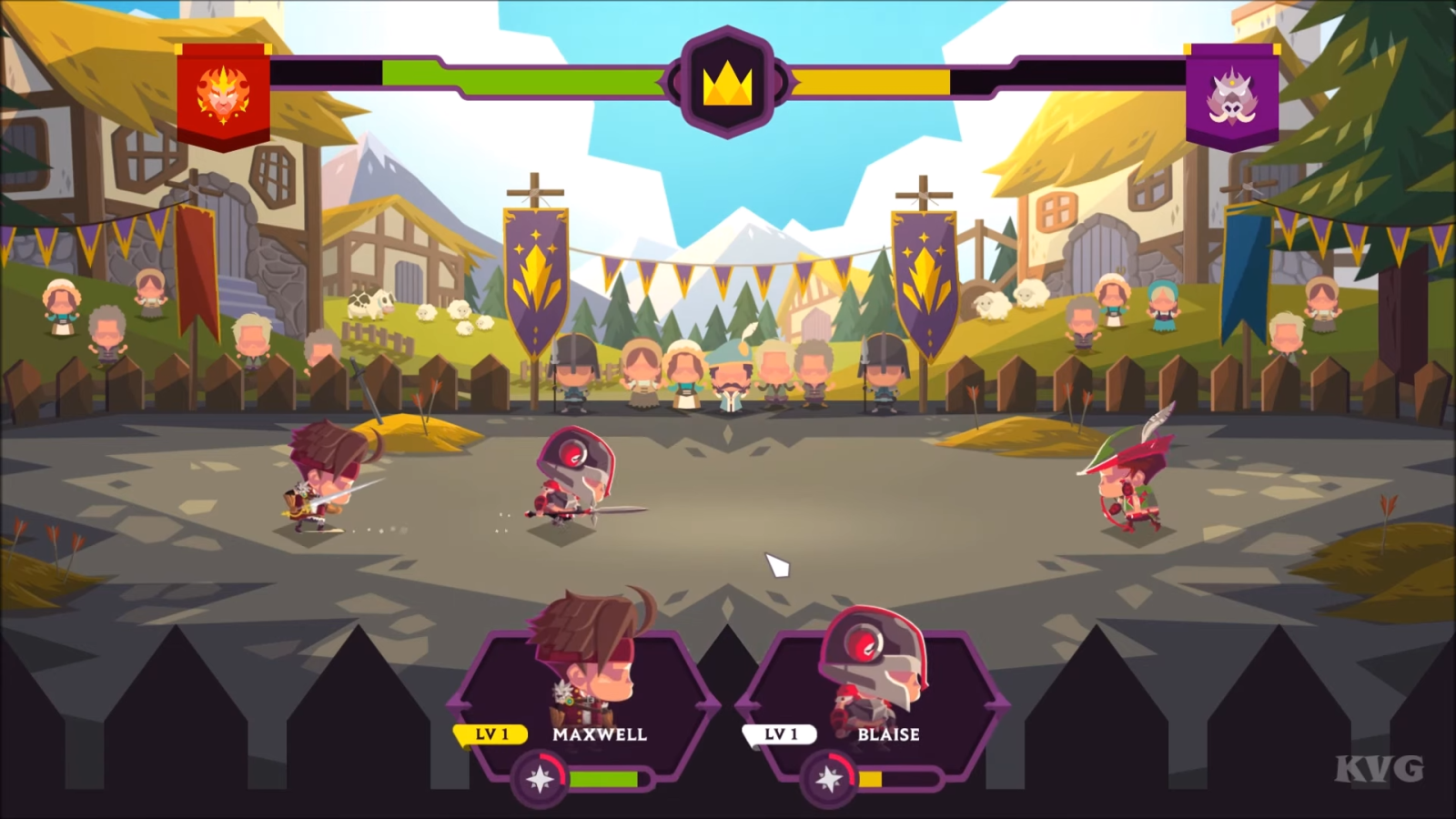Click Blaise's star ability icon
1456x819 pixels.
pos(831,778)
